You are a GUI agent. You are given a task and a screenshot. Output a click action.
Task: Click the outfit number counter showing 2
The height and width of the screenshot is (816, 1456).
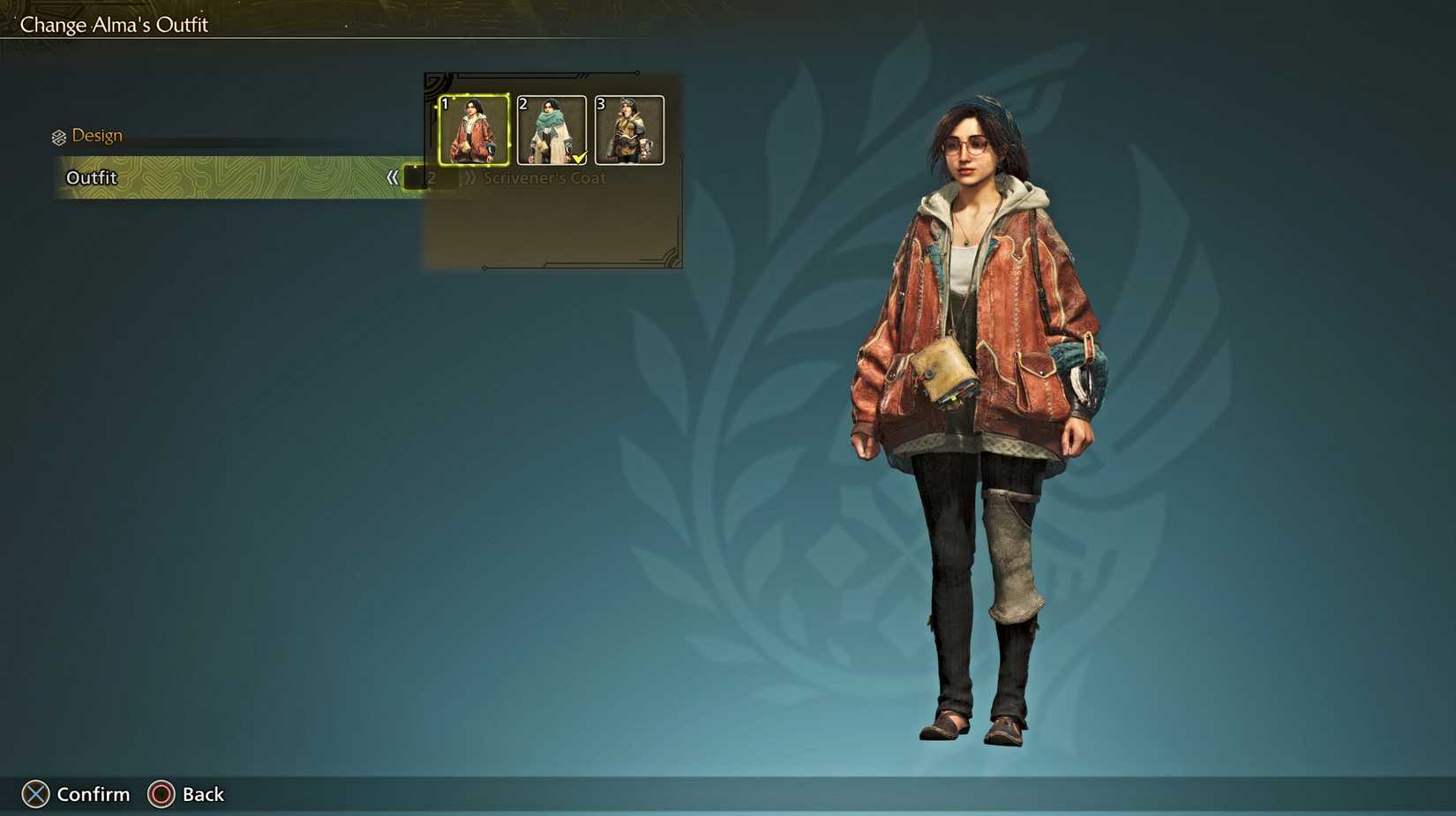pos(431,177)
